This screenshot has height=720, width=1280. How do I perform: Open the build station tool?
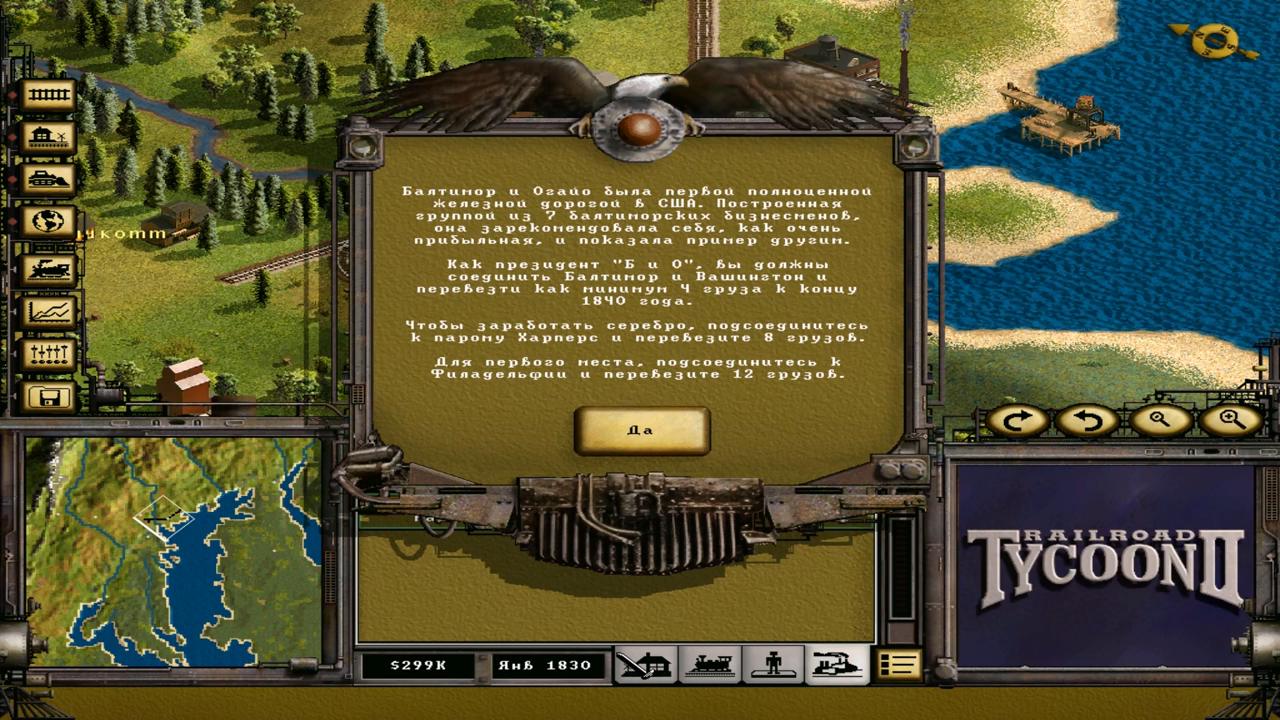[x=48, y=138]
